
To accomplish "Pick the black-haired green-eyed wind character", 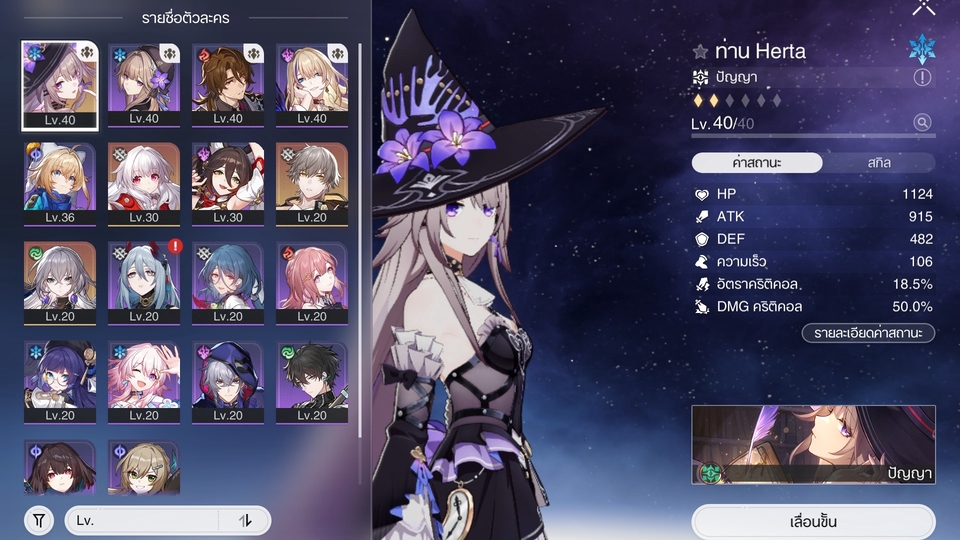I will point(312,382).
